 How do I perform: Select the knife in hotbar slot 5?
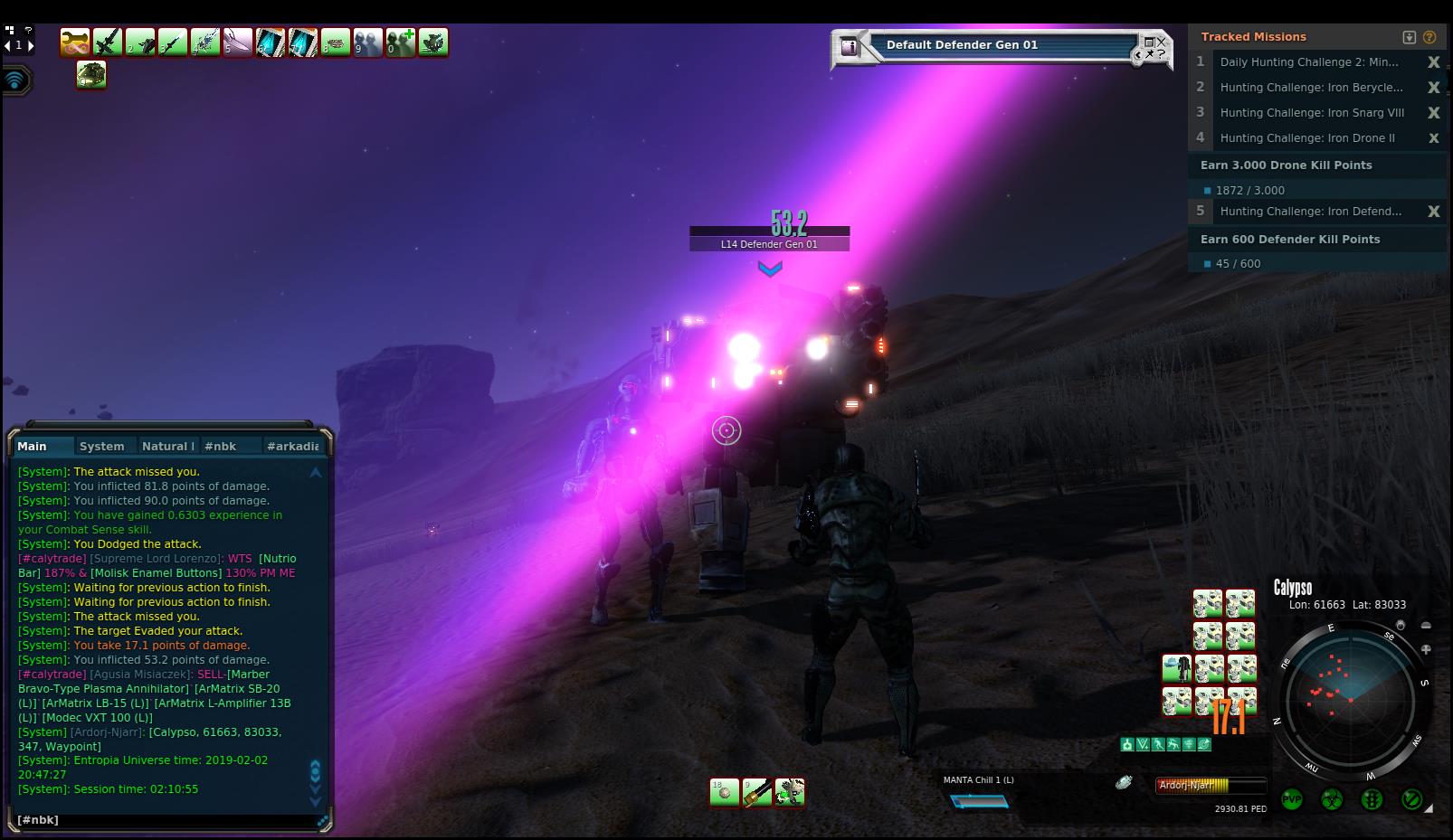point(238,42)
